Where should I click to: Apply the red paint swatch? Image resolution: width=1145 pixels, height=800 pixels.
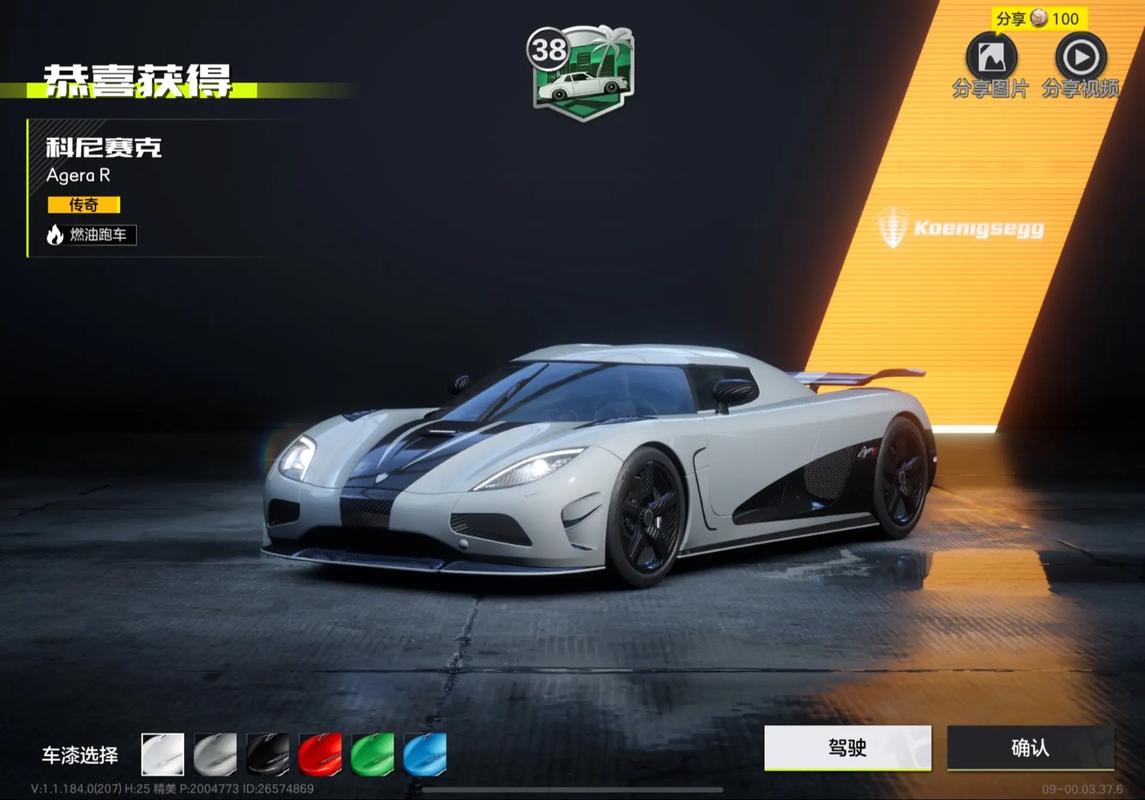(320, 754)
